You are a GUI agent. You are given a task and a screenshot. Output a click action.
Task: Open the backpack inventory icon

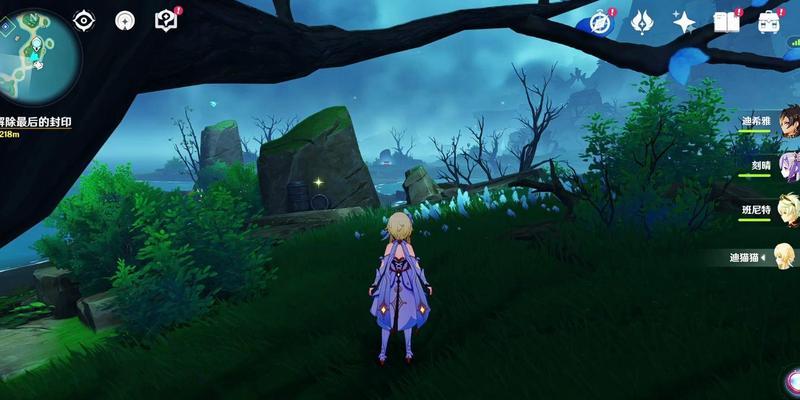point(769,22)
